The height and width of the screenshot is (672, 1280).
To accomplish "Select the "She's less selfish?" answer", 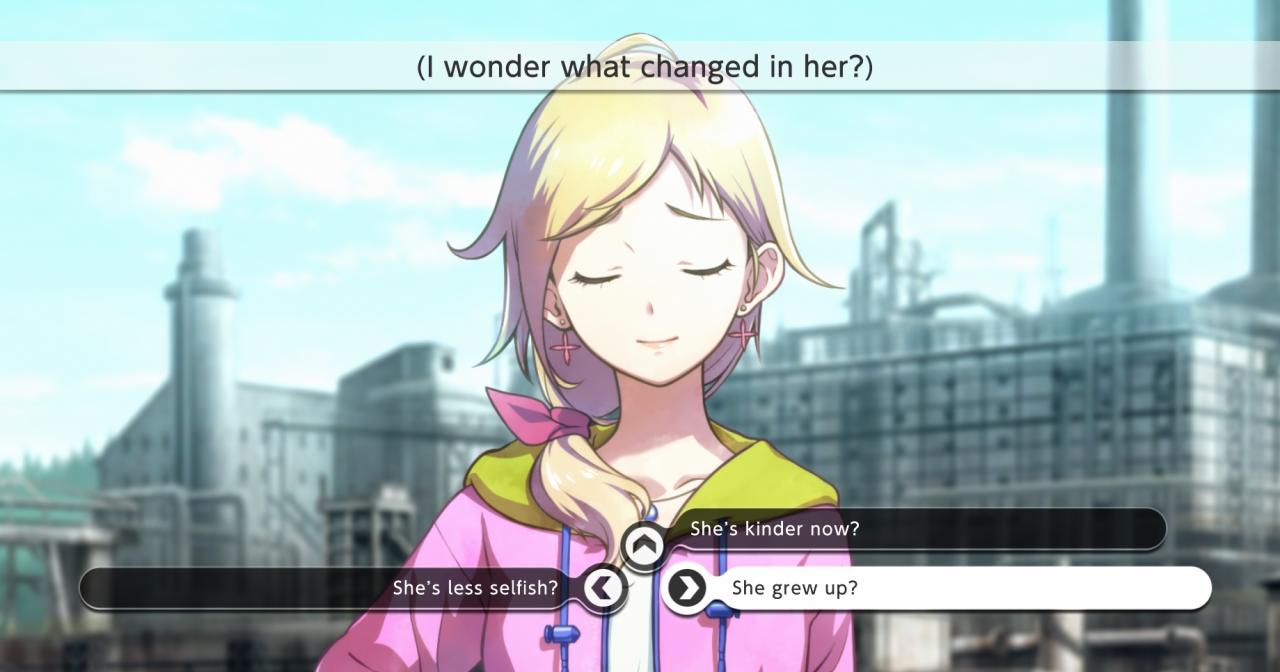I will tap(475, 588).
